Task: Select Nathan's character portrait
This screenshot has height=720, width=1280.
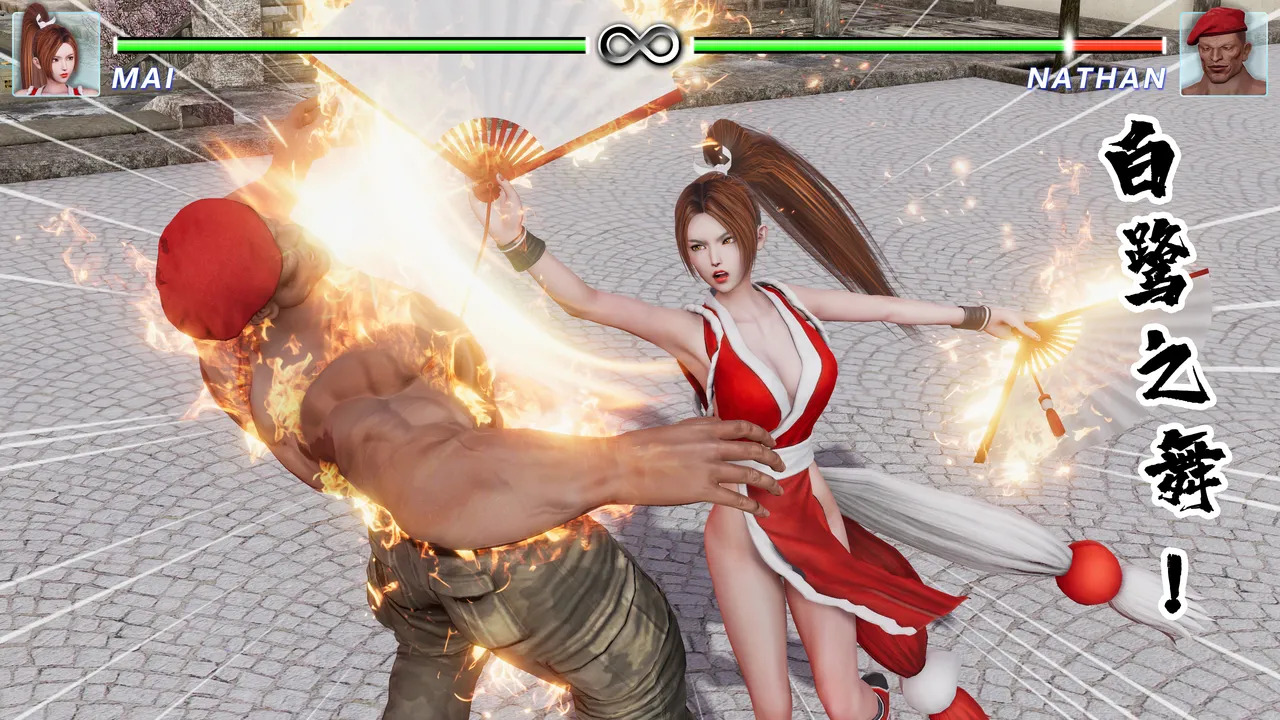Action: point(1223,52)
